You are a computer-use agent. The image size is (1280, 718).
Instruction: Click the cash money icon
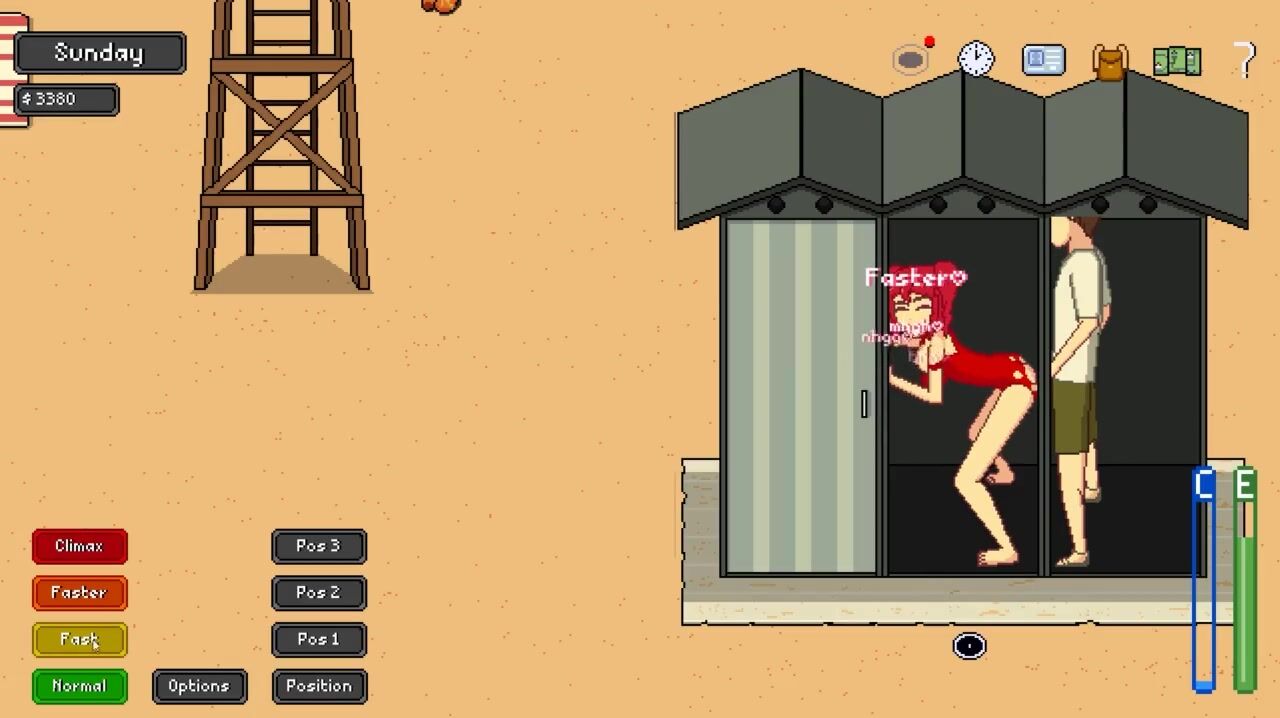pos(1177,61)
